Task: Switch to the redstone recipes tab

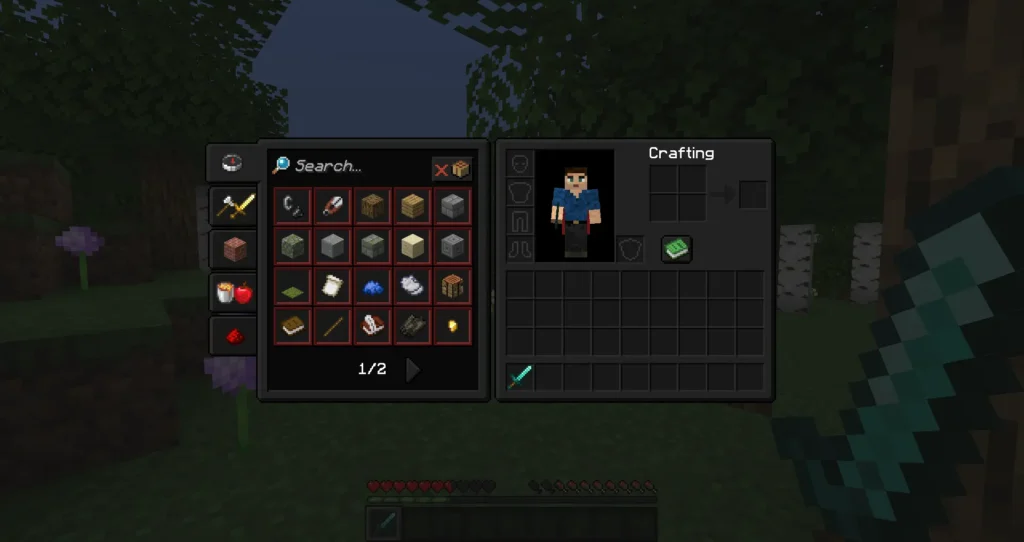Action: (x=232, y=335)
